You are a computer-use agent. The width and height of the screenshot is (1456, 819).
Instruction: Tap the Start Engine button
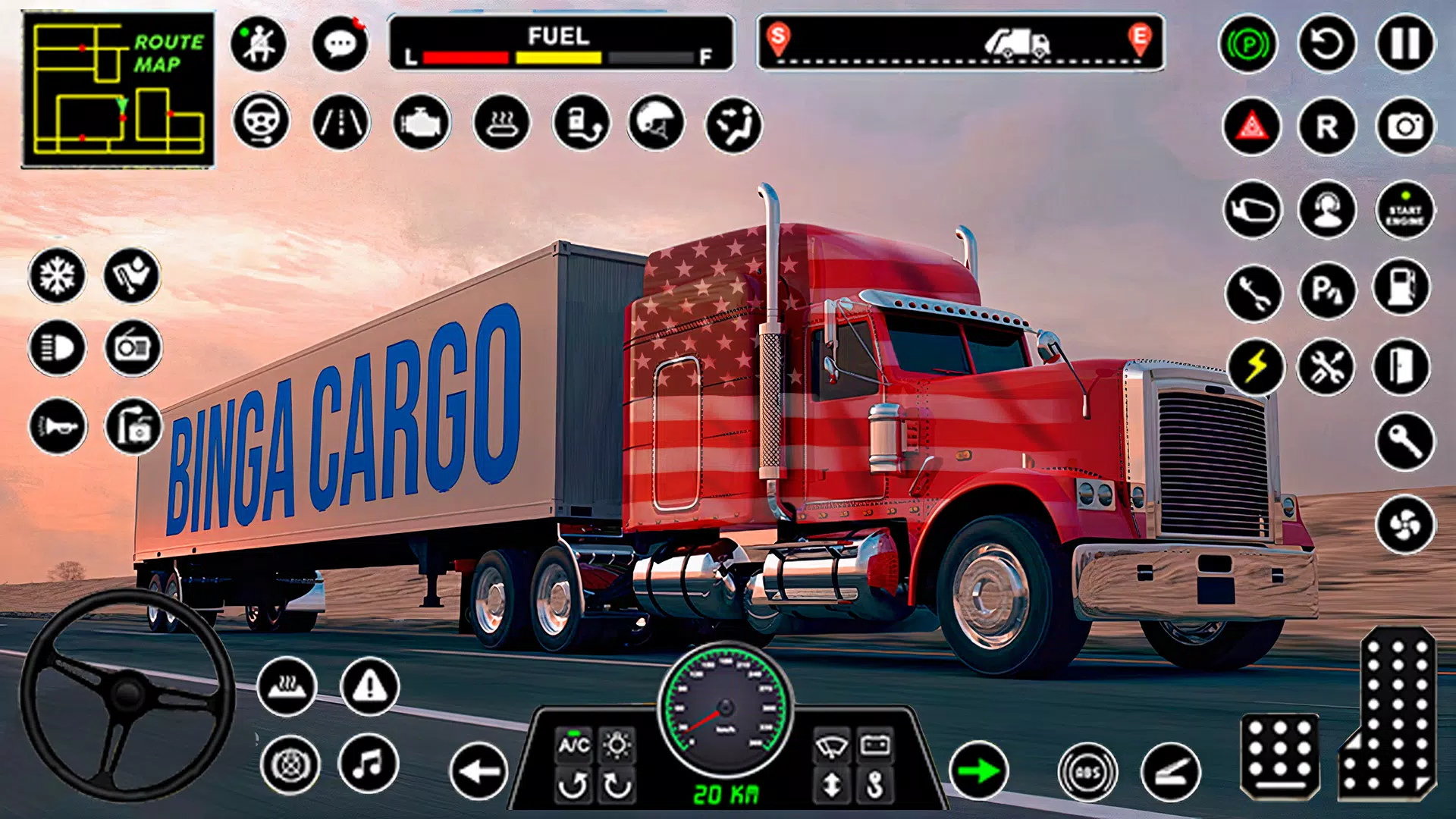1405,210
